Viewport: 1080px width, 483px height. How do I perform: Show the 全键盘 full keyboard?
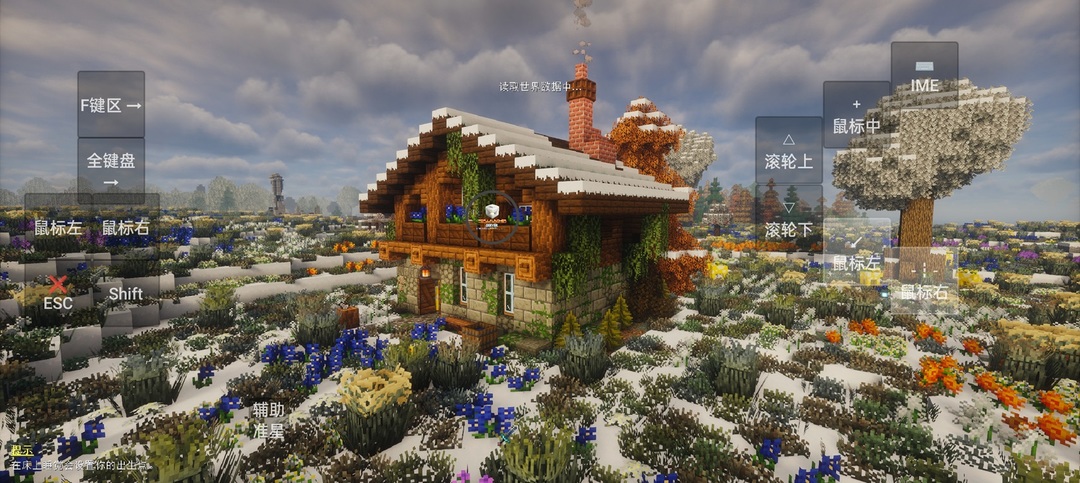pyautogui.click(x=111, y=170)
